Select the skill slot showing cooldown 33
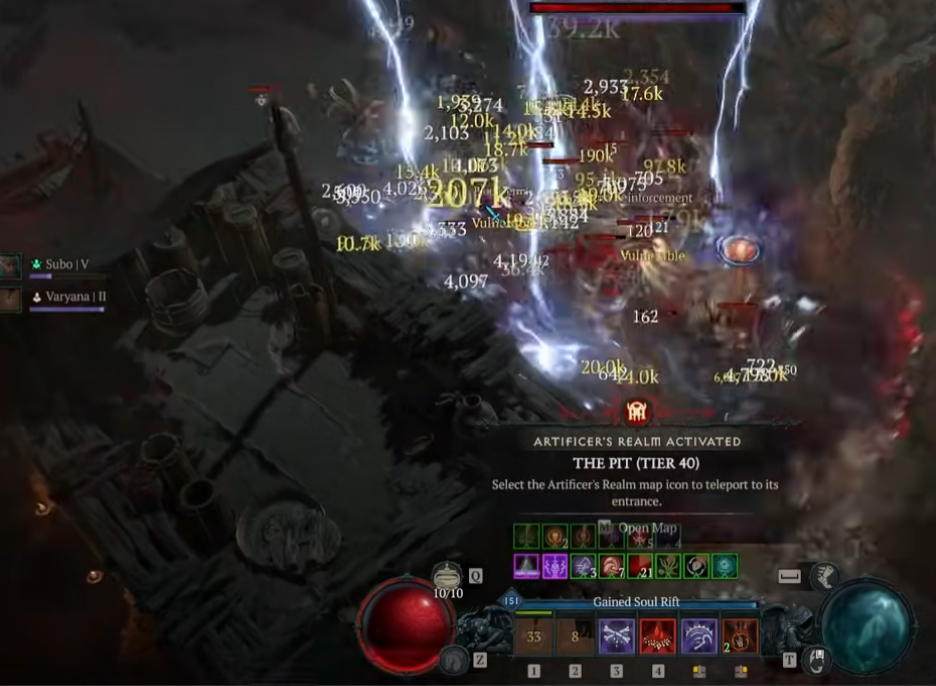The width and height of the screenshot is (936, 686). coord(533,637)
